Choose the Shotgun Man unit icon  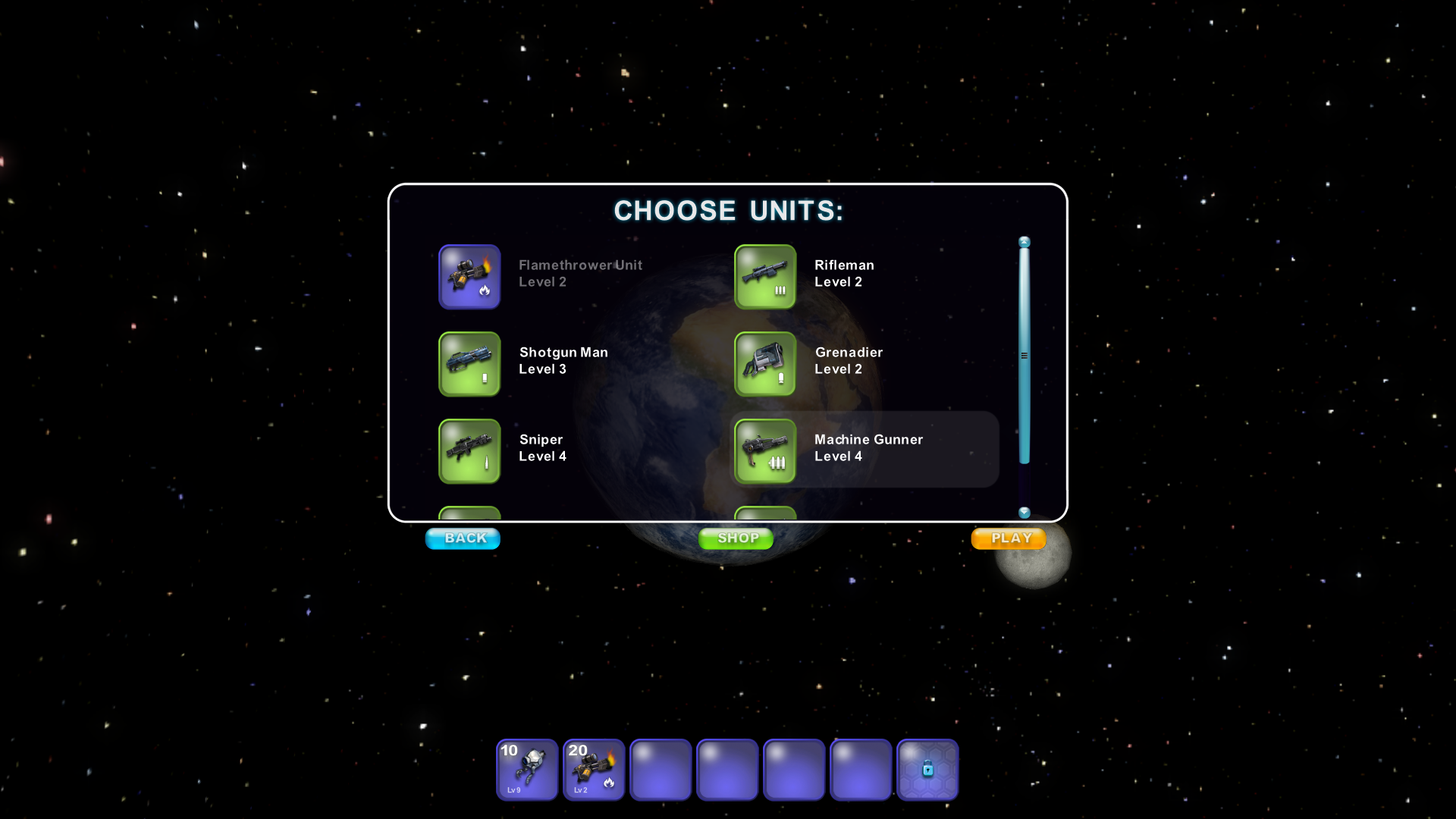pos(469,364)
